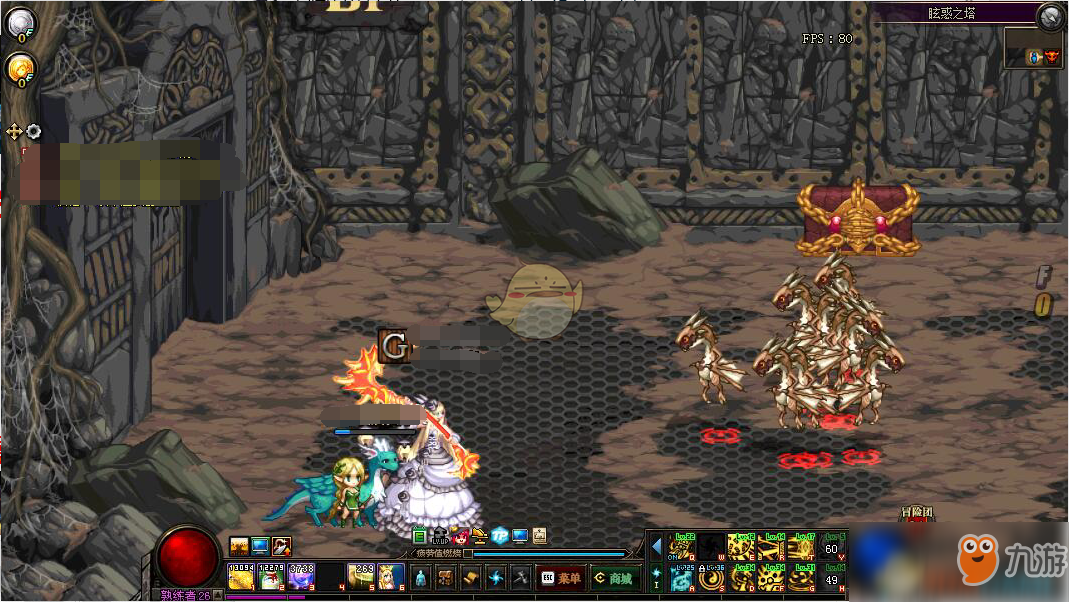1069x602 pixels.
Task: Use the purple potion in slot 3
Action: 301,577
